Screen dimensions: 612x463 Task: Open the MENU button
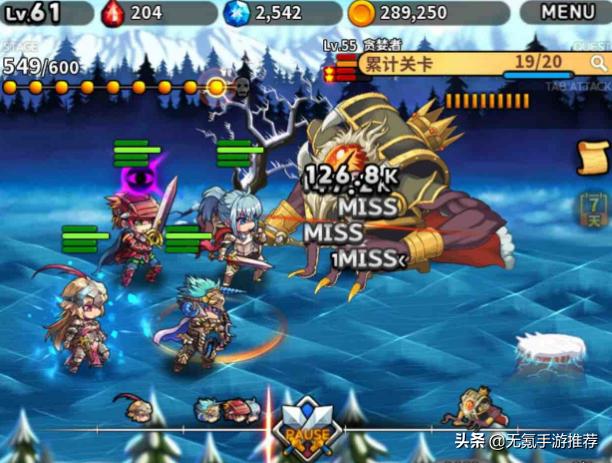[567, 12]
